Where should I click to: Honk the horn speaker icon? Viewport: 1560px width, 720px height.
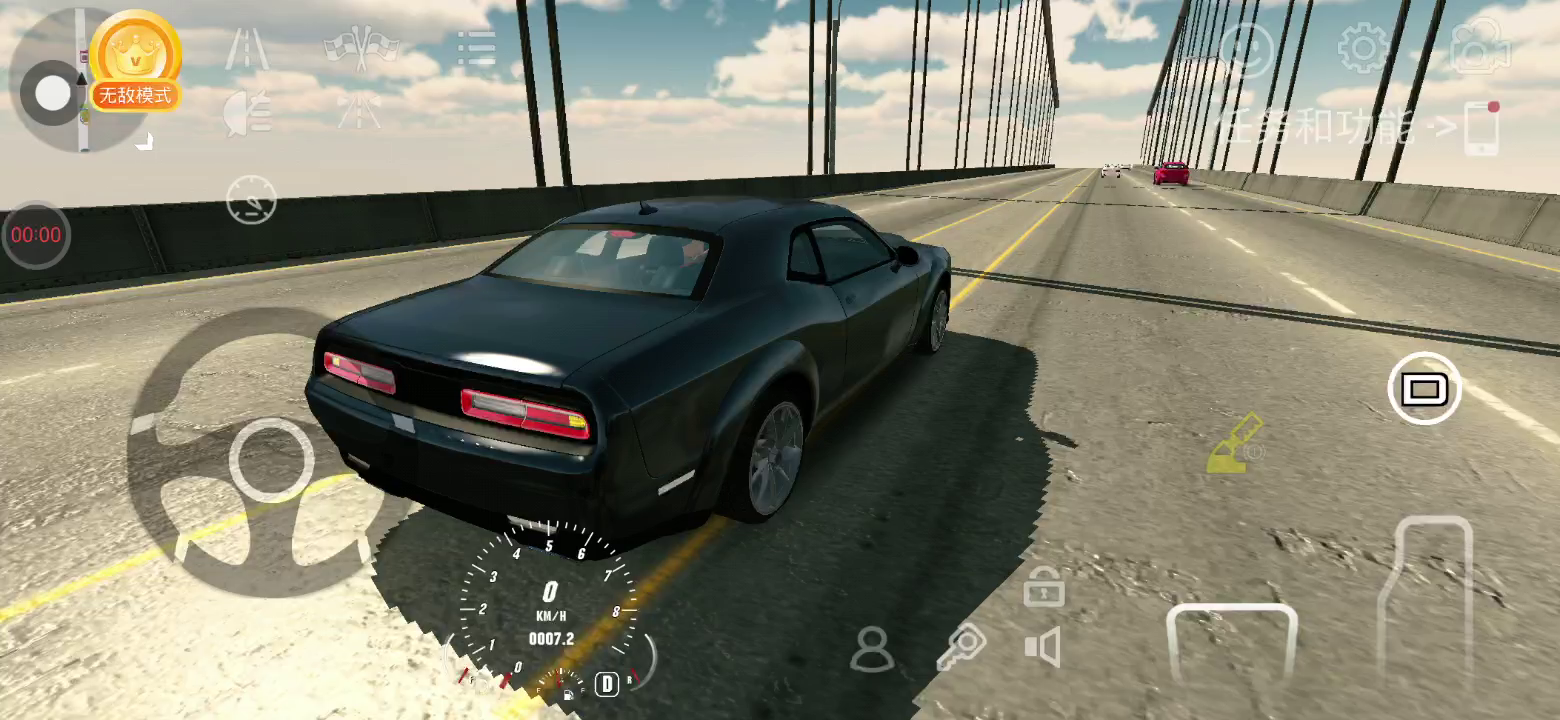[x=1042, y=648]
